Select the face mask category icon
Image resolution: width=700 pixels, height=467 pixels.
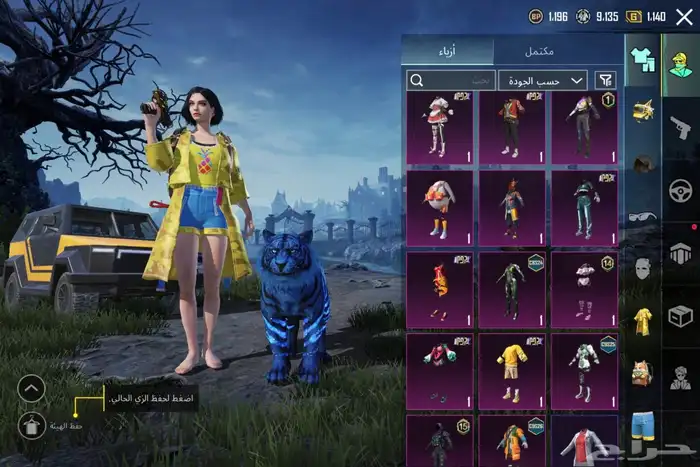click(641, 268)
